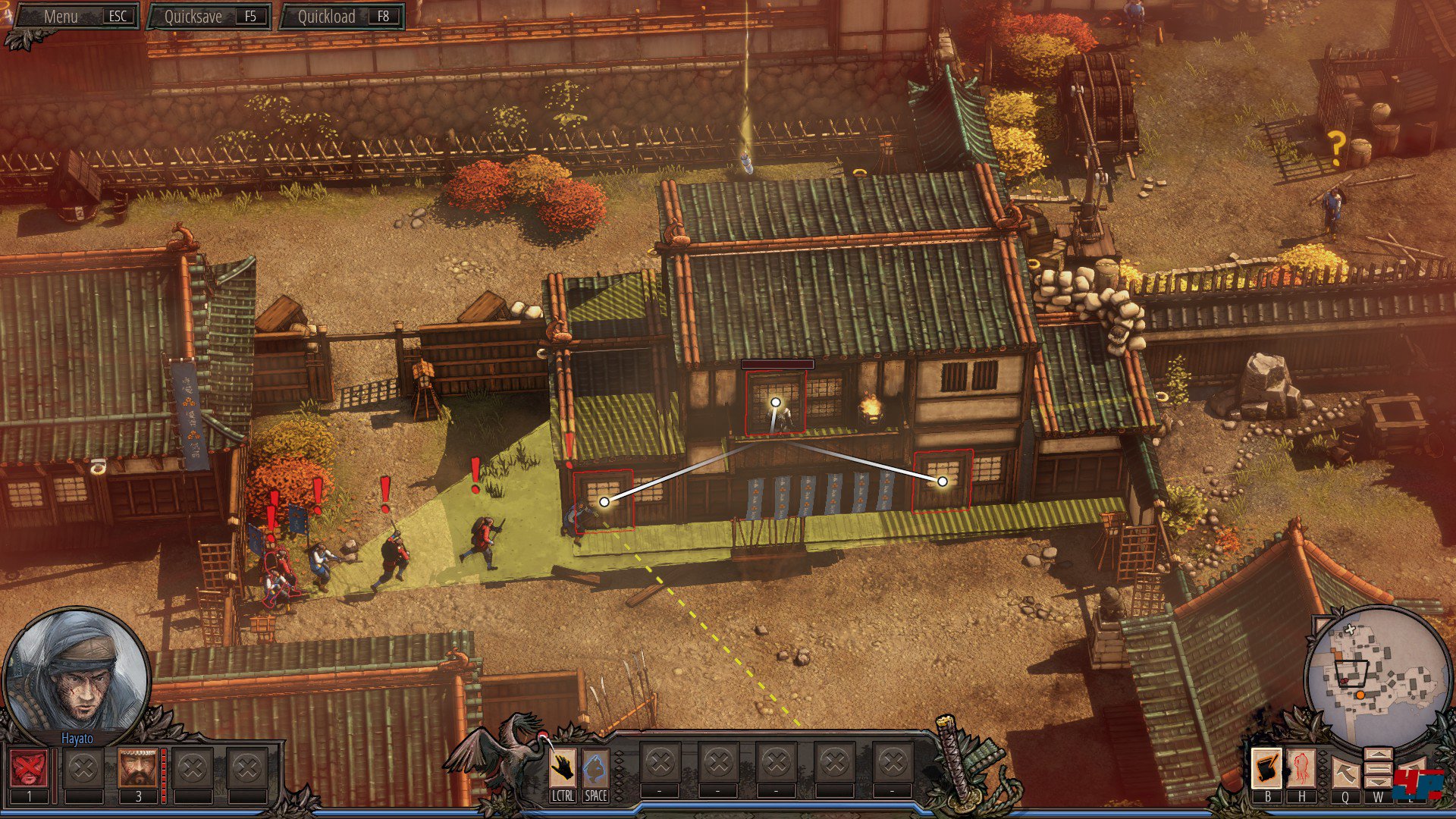
Task: Choose the bearded samurai character portrait
Action: [x=137, y=768]
